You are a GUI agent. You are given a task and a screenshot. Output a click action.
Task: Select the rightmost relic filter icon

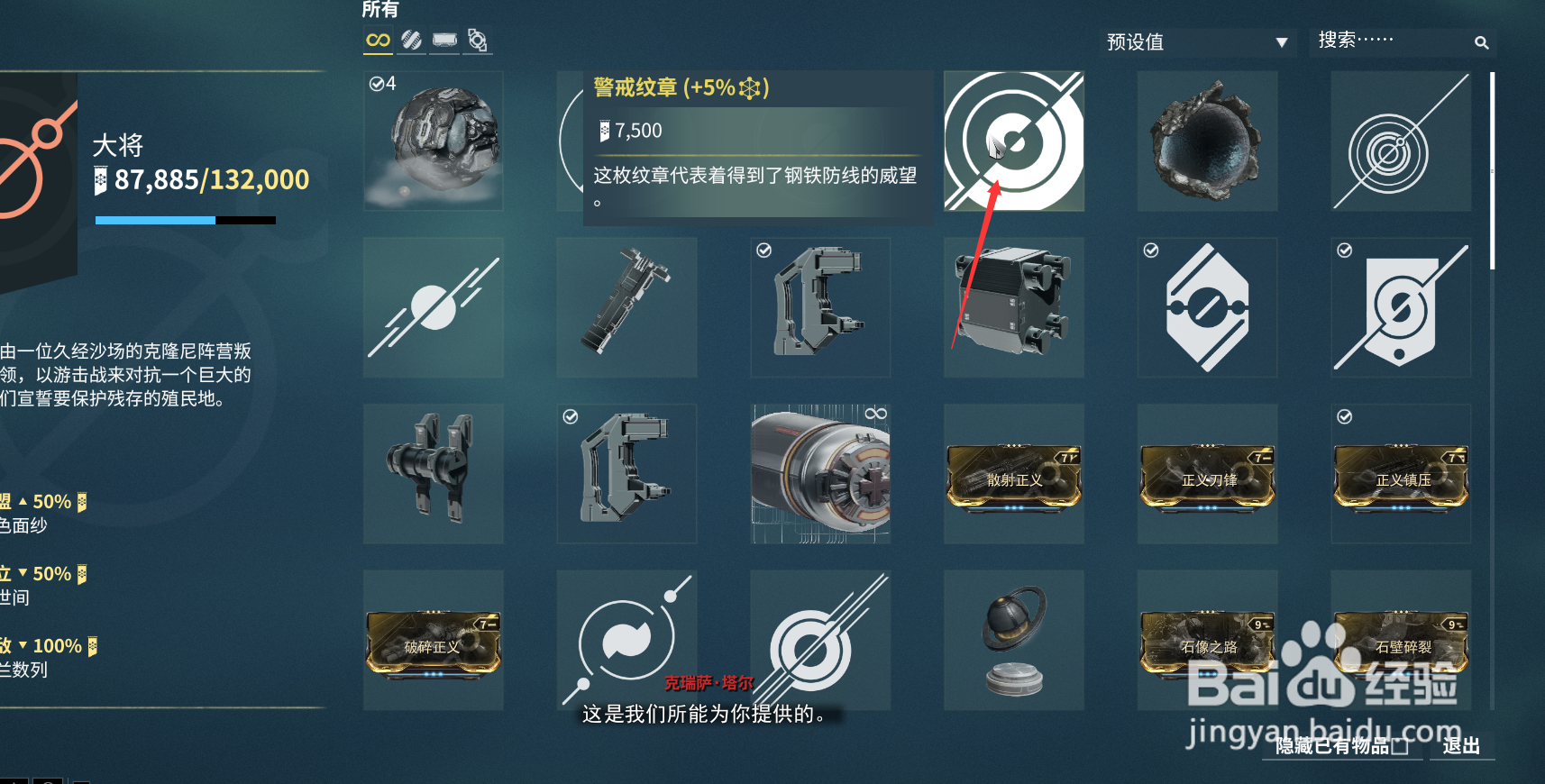tap(478, 41)
